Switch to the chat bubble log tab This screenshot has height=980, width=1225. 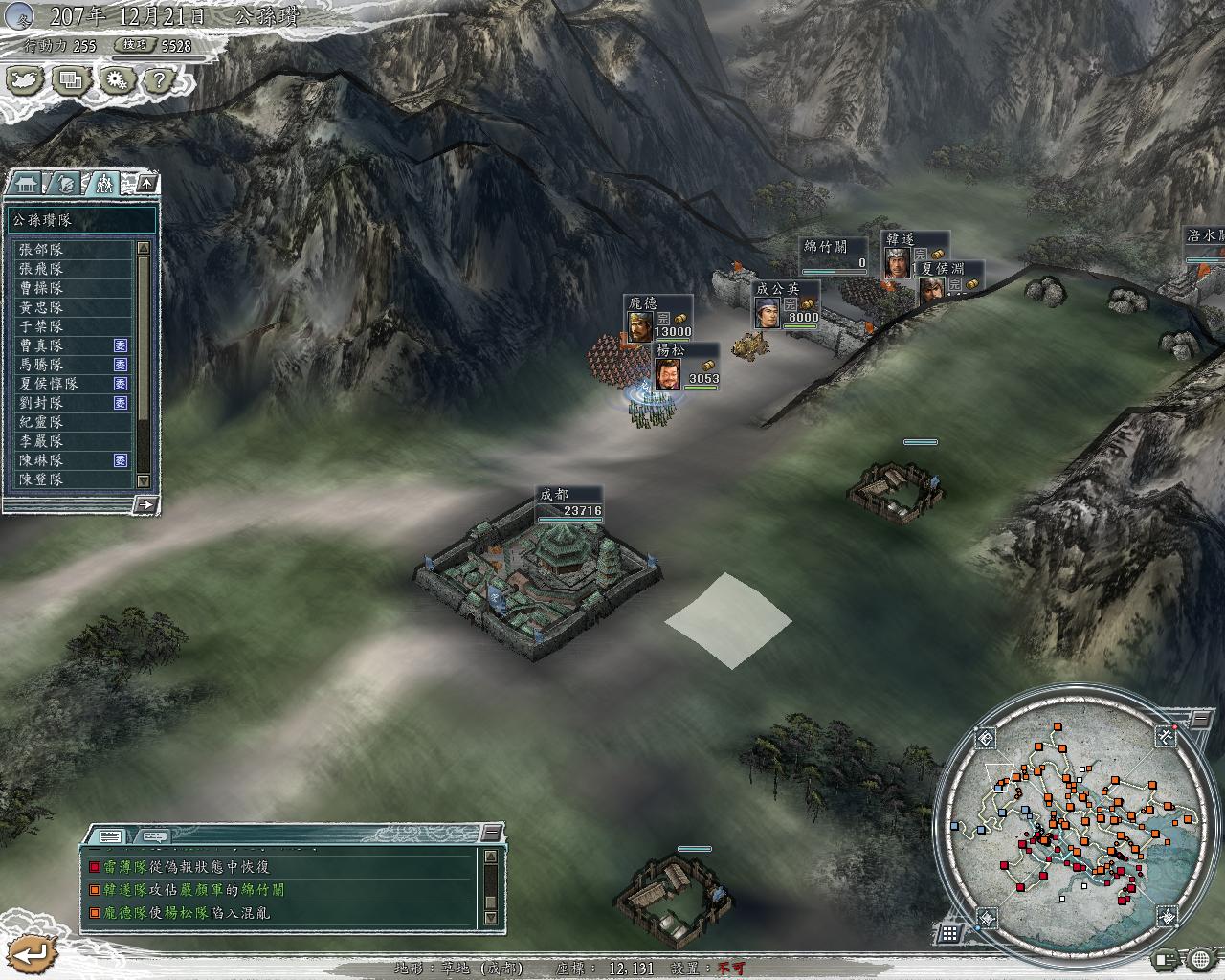(151, 835)
